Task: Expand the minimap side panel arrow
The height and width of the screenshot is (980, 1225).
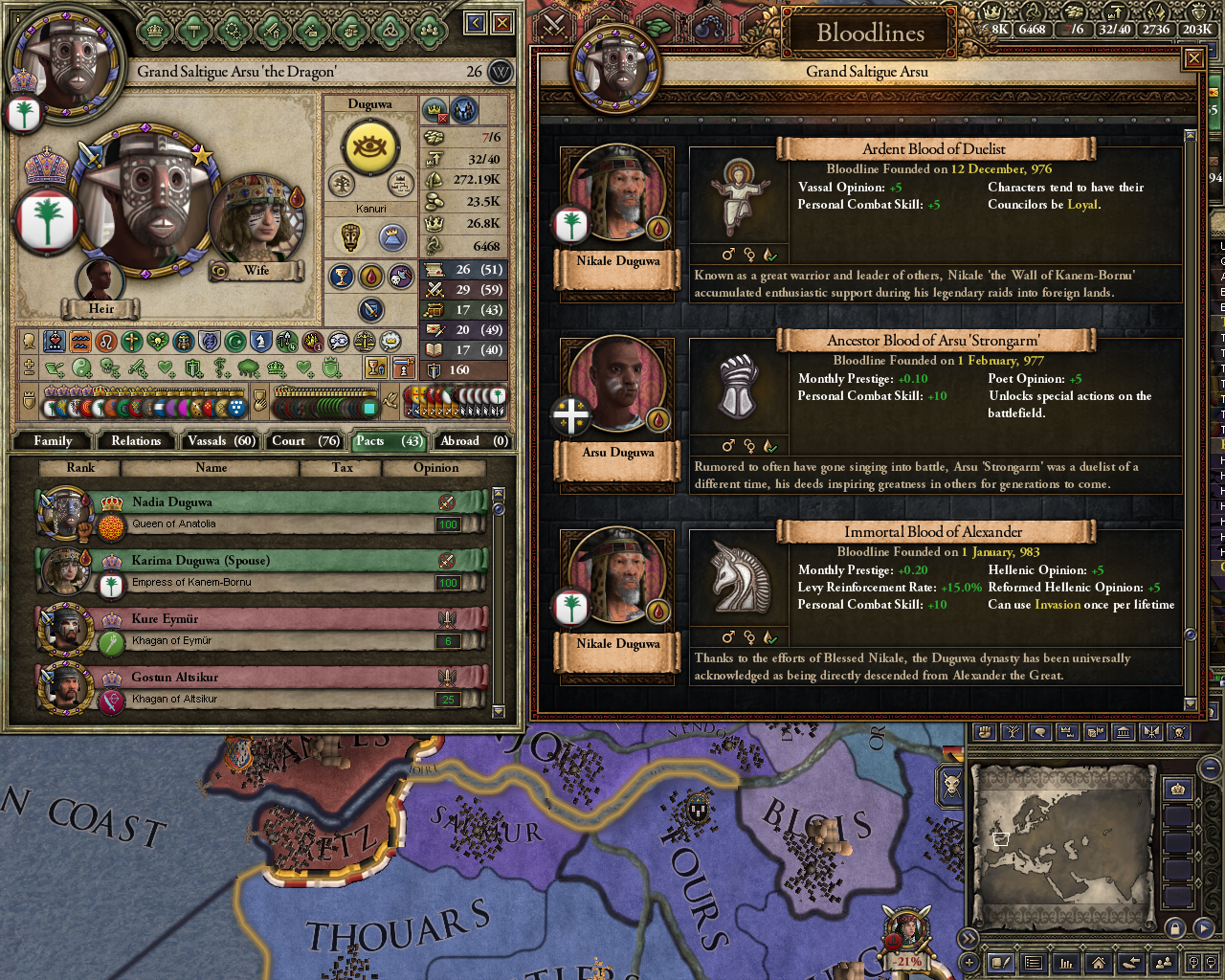Action: point(1204,927)
